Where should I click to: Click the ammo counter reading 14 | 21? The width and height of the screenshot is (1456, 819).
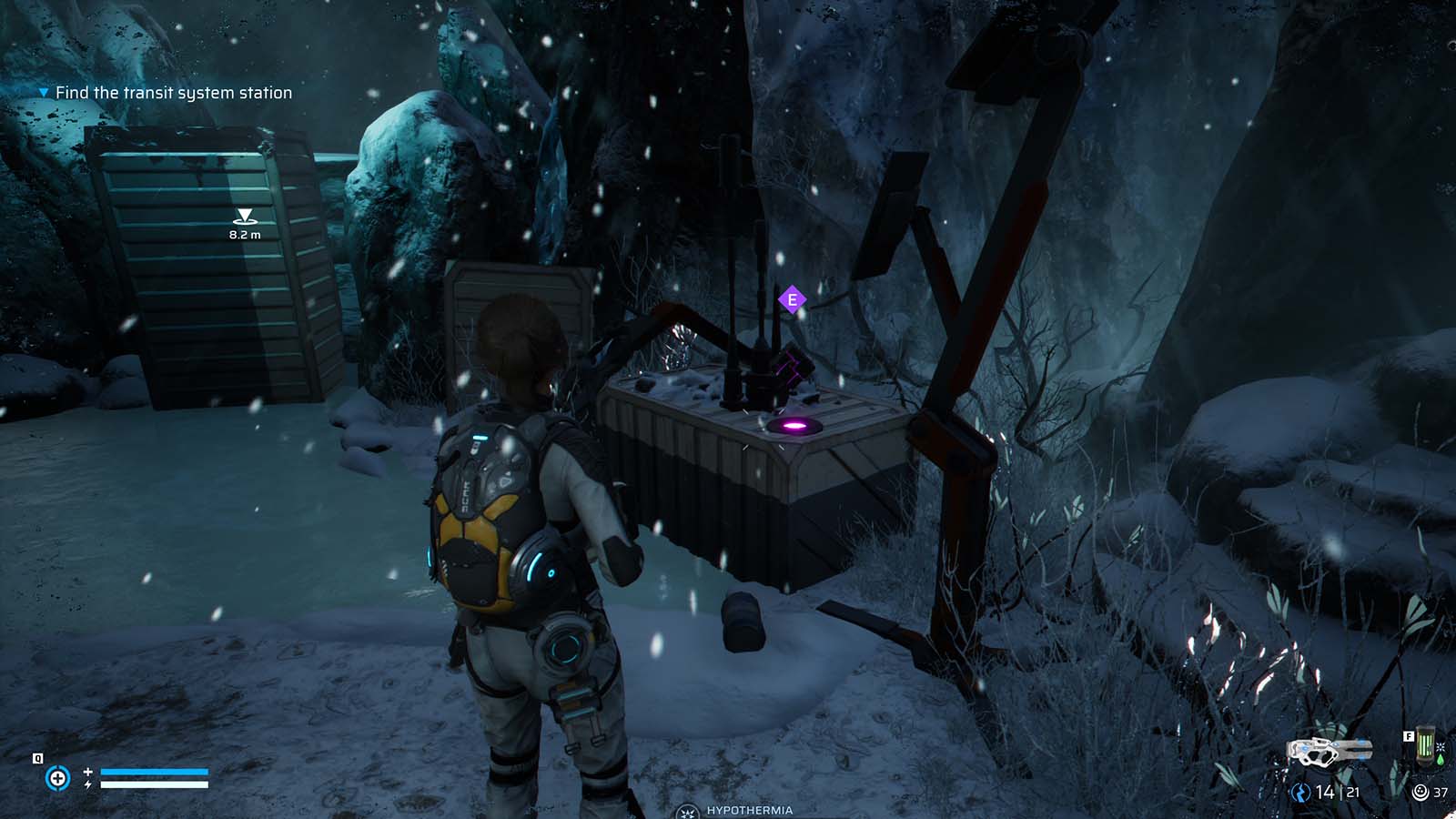click(x=1337, y=792)
